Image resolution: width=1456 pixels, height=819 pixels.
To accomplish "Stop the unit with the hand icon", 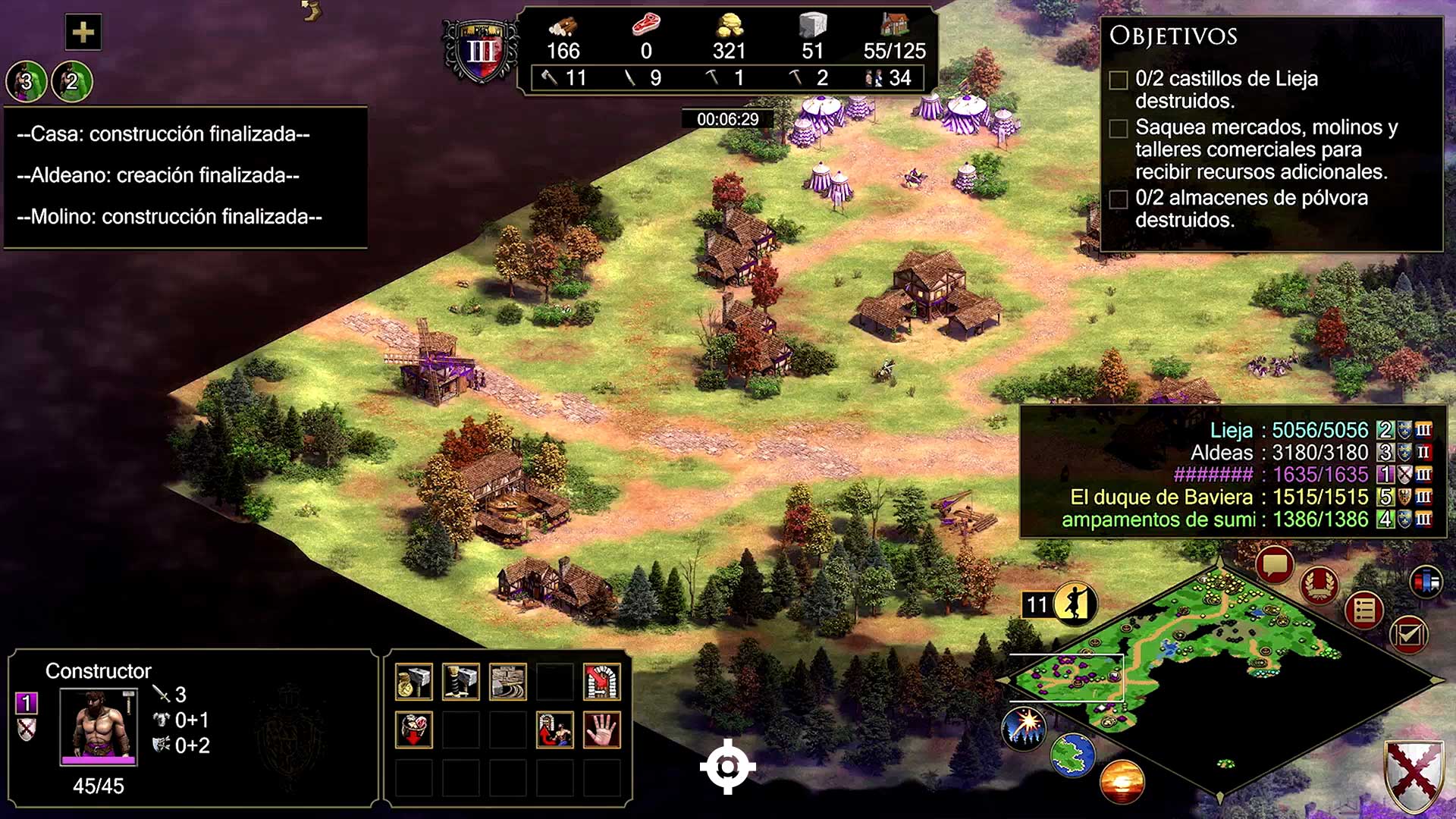I will point(601,730).
